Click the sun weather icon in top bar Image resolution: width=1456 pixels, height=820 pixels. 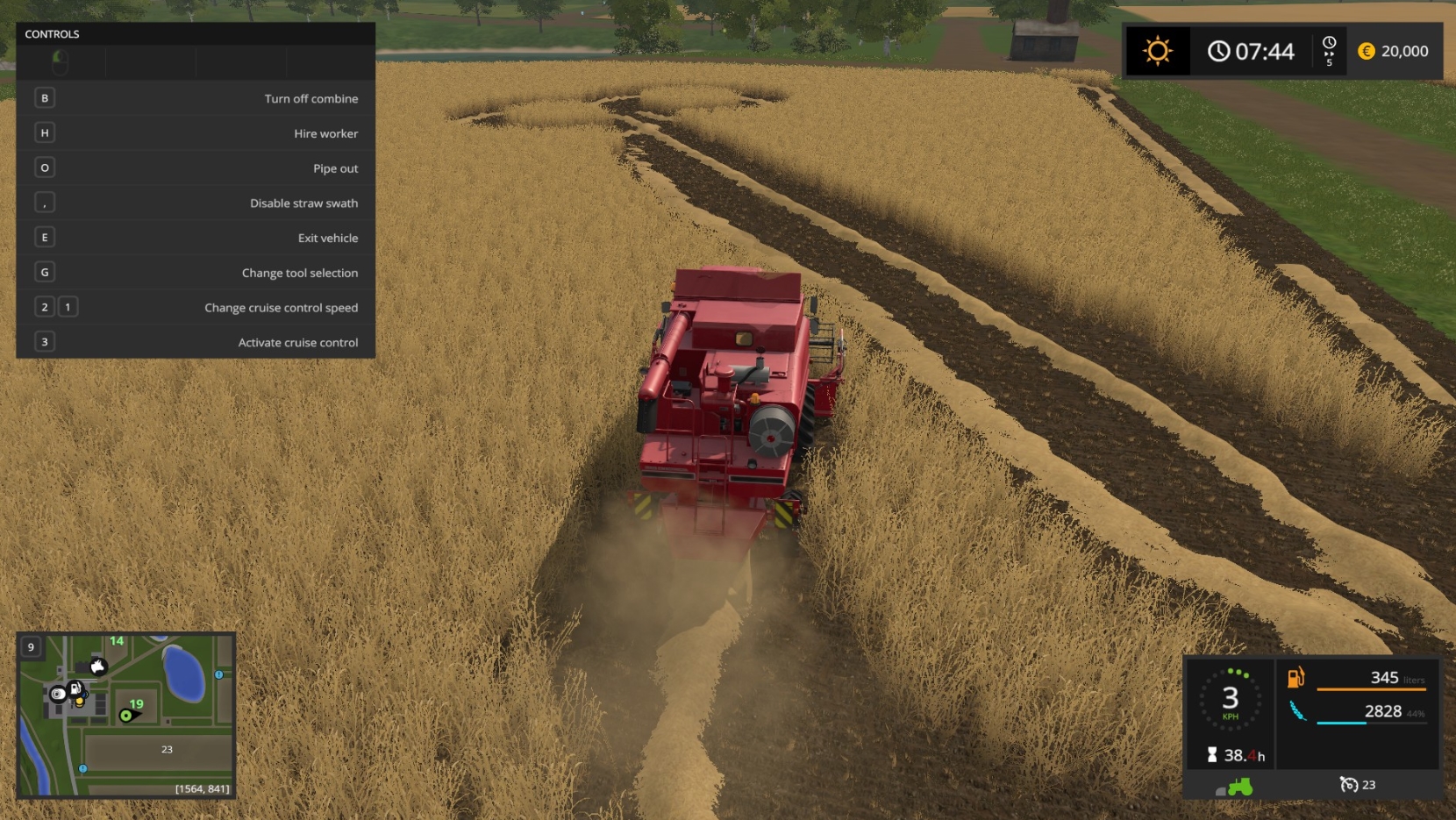point(1159,51)
